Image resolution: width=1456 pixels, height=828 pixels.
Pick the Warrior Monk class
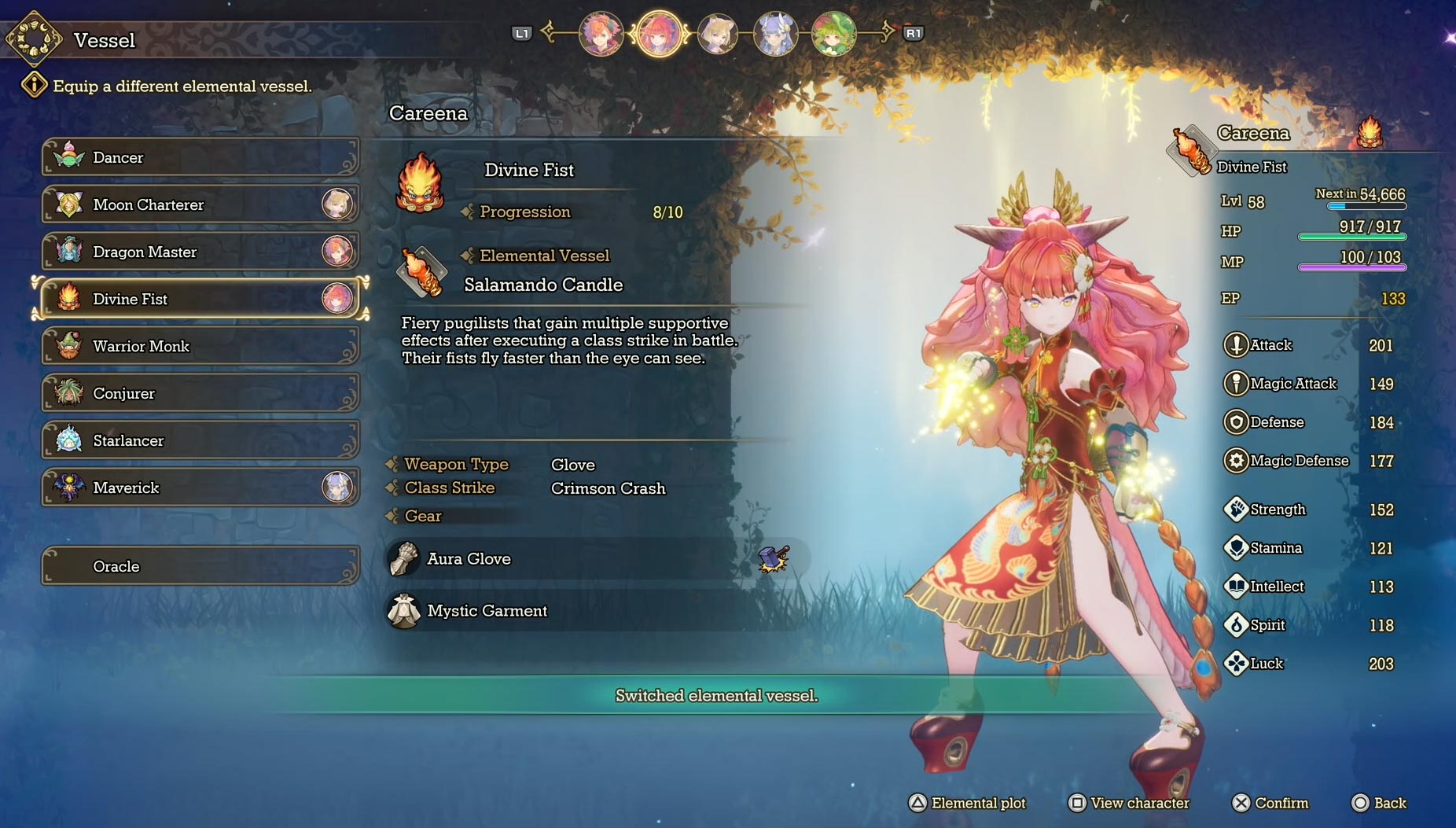click(200, 346)
